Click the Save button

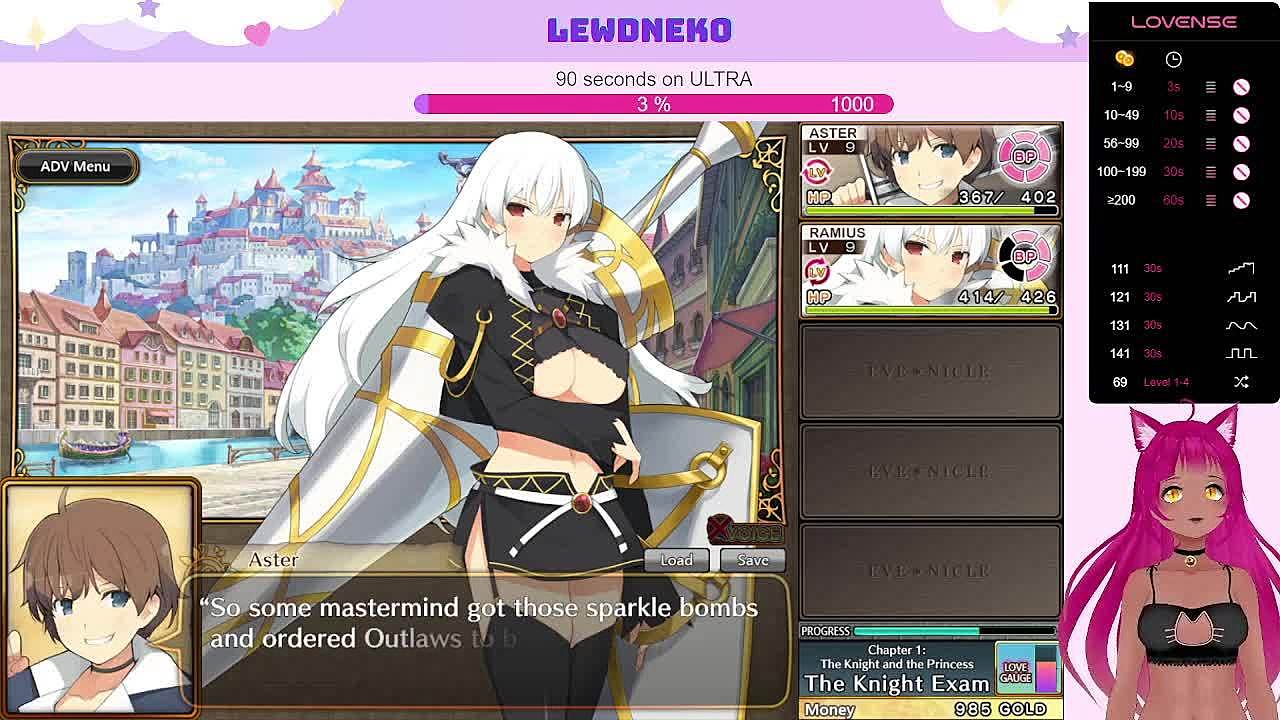(x=753, y=560)
